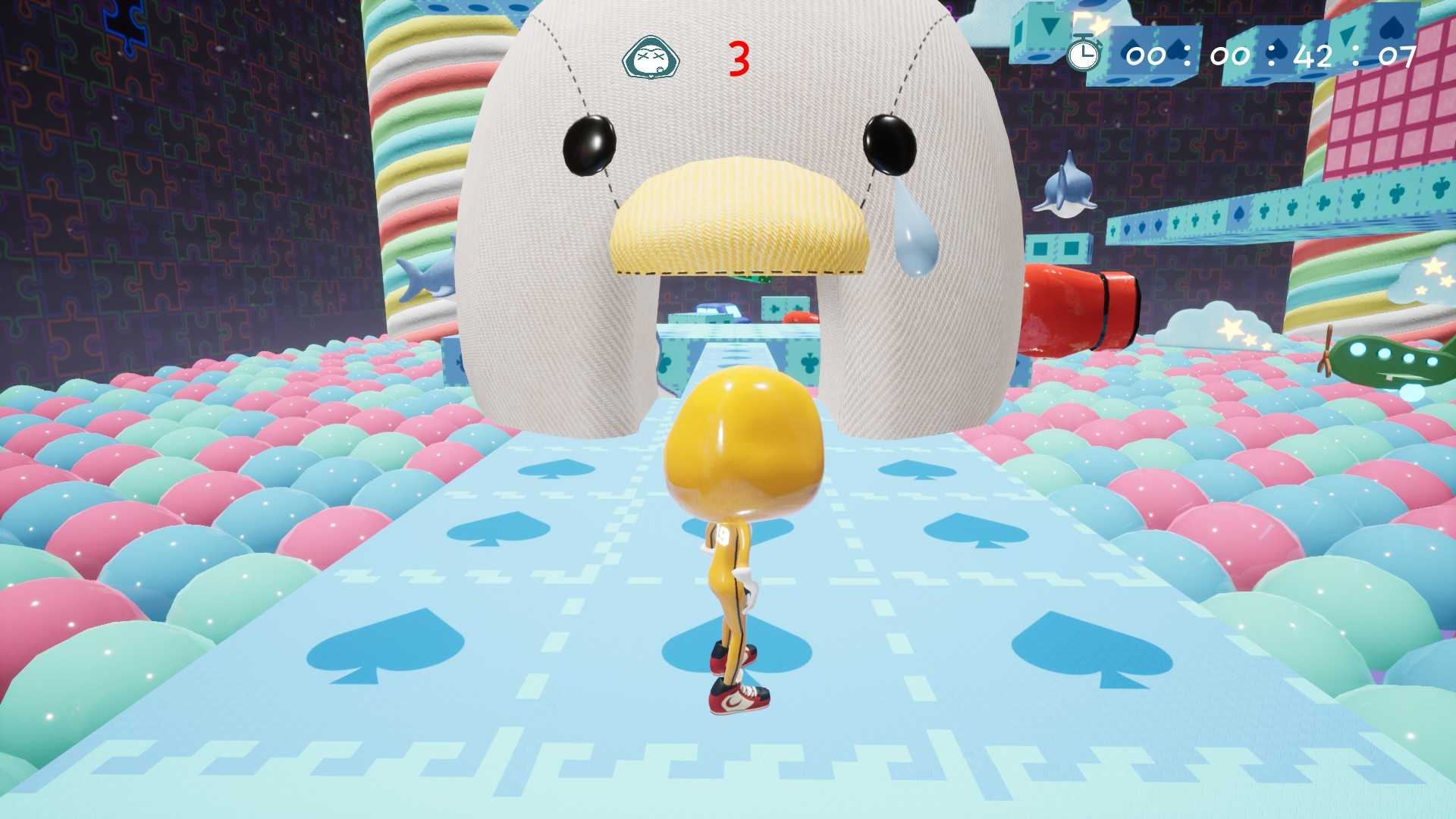Select the red number 3 lives counter
This screenshot has width=1456, height=819.
tap(739, 57)
